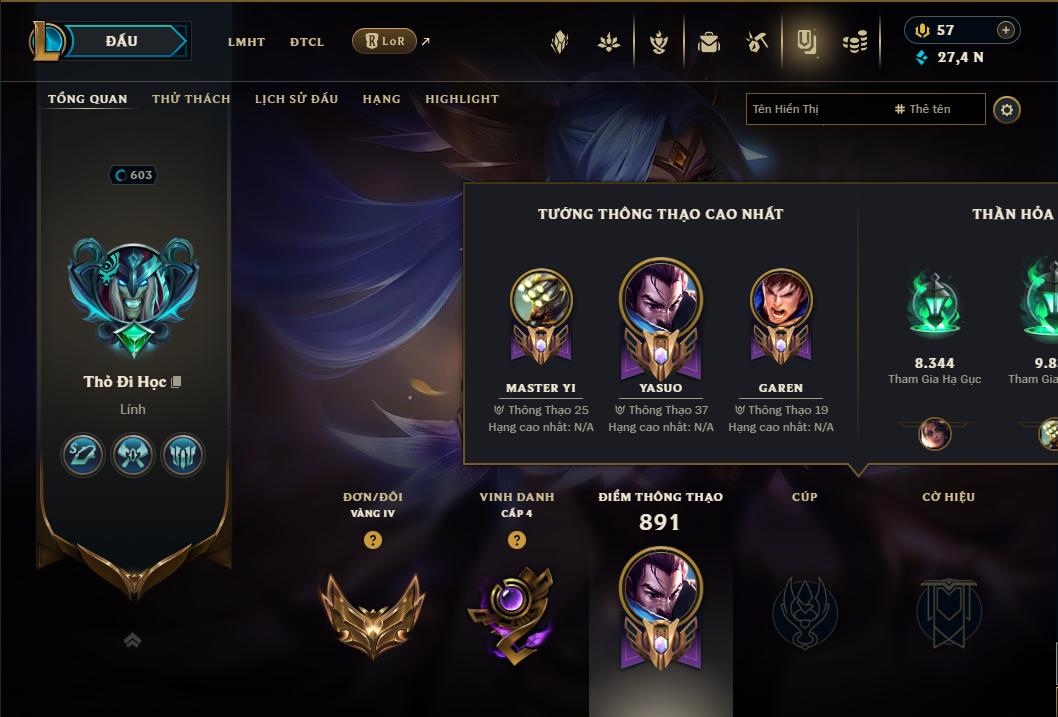Open the LMHT section
1058x717 pixels.
click(x=246, y=42)
